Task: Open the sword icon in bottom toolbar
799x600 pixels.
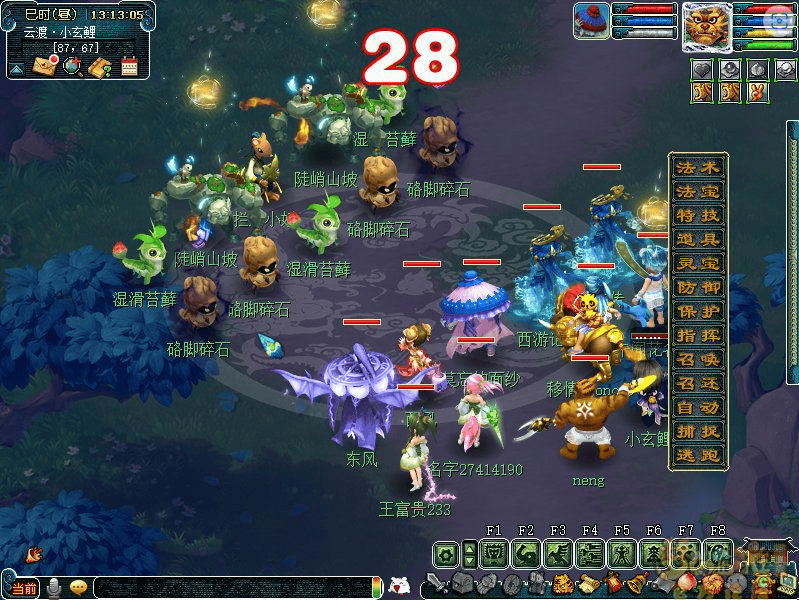Action: (x=437, y=583)
